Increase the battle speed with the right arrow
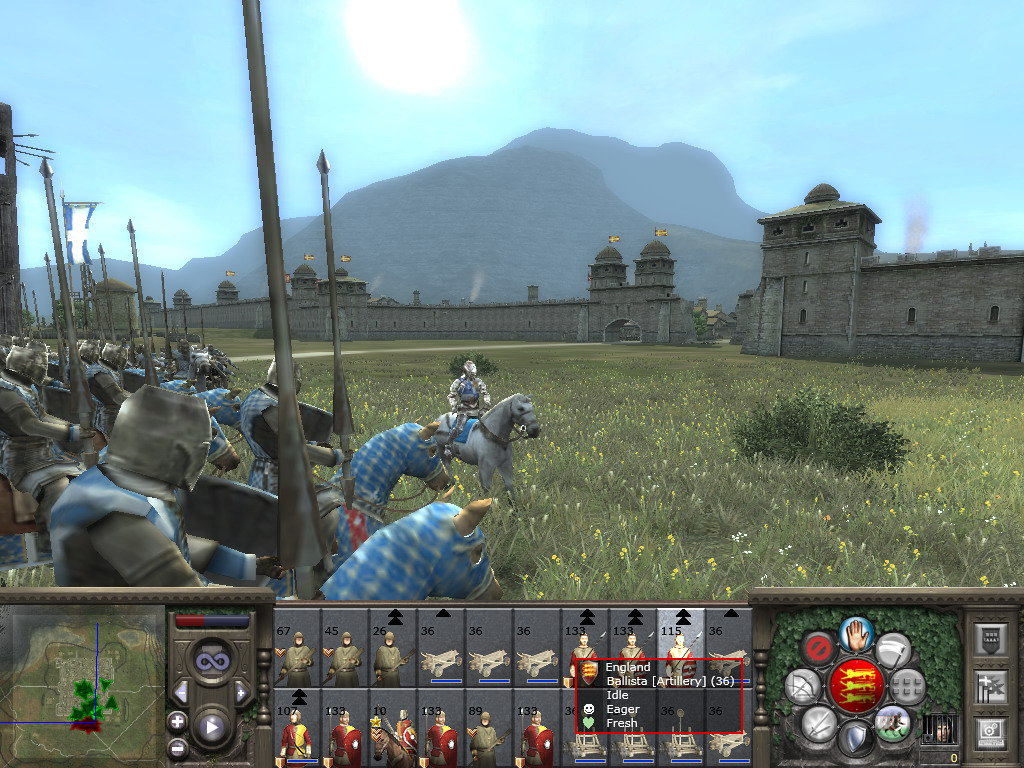Image resolution: width=1024 pixels, height=768 pixels. click(x=240, y=692)
